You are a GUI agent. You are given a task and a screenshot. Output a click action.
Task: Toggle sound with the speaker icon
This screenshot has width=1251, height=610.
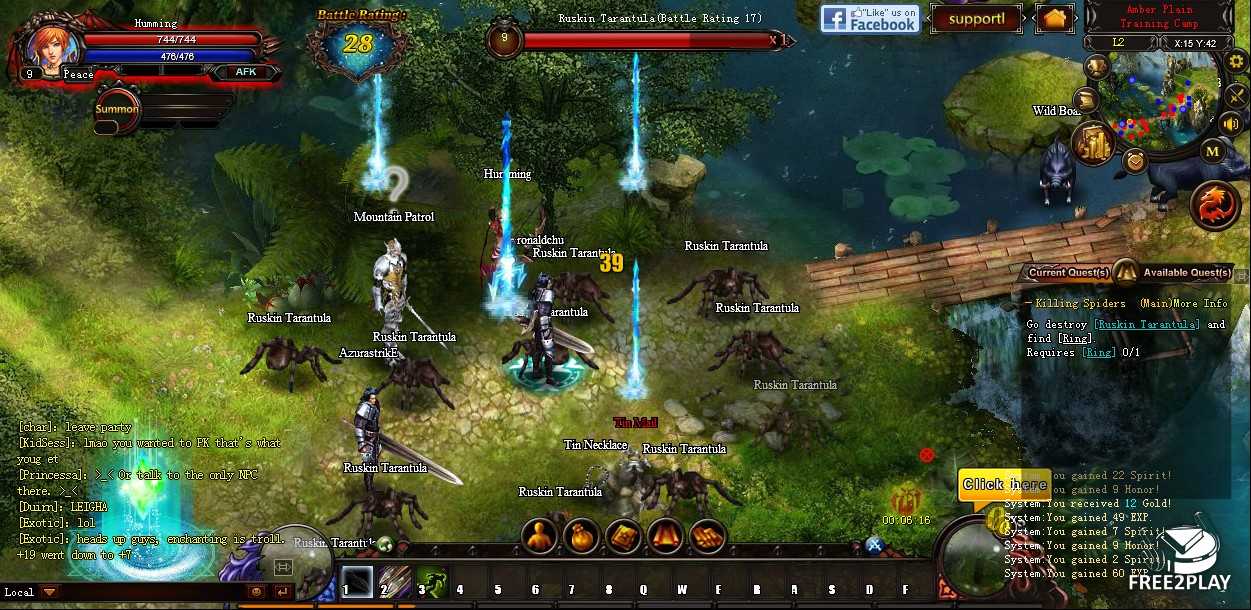click(x=1231, y=123)
